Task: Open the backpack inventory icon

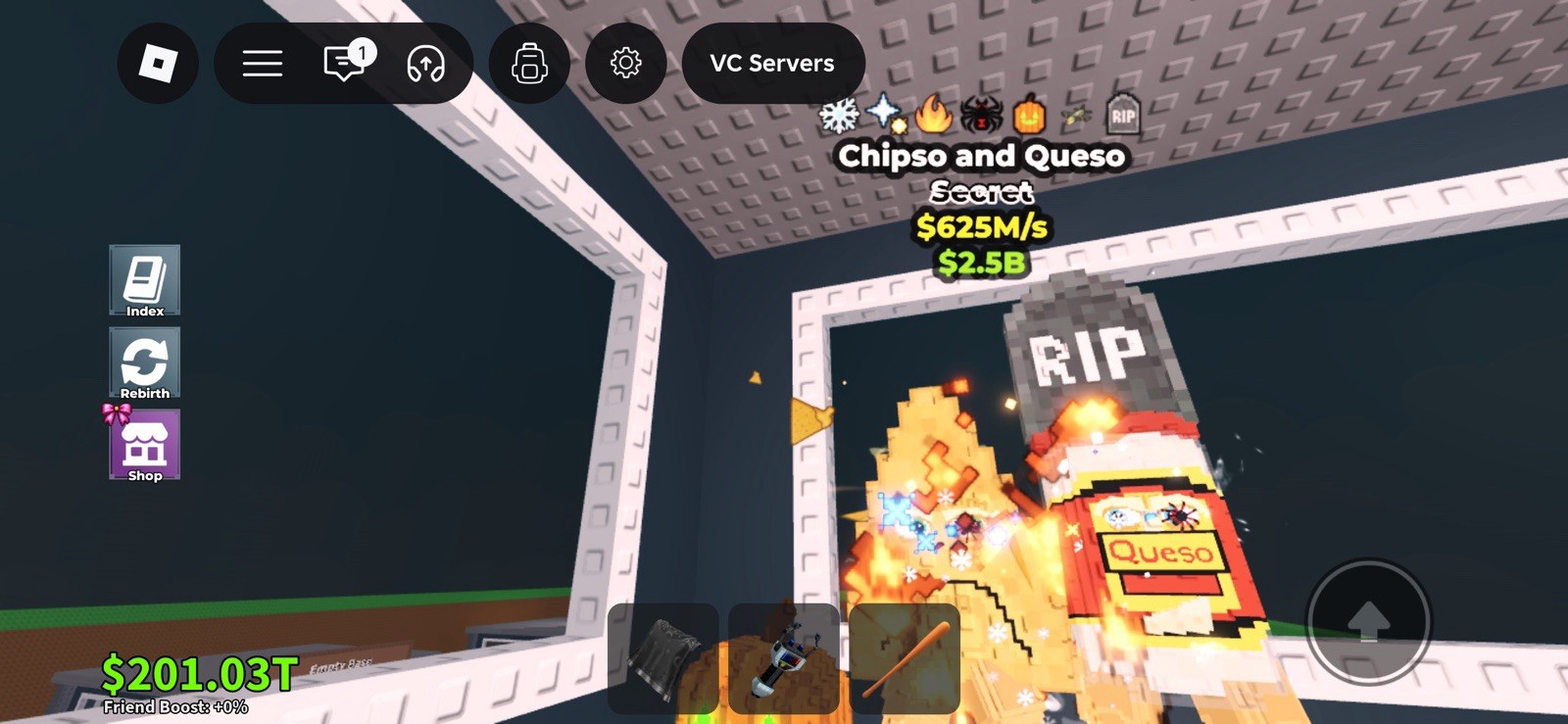Action: pos(528,63)
